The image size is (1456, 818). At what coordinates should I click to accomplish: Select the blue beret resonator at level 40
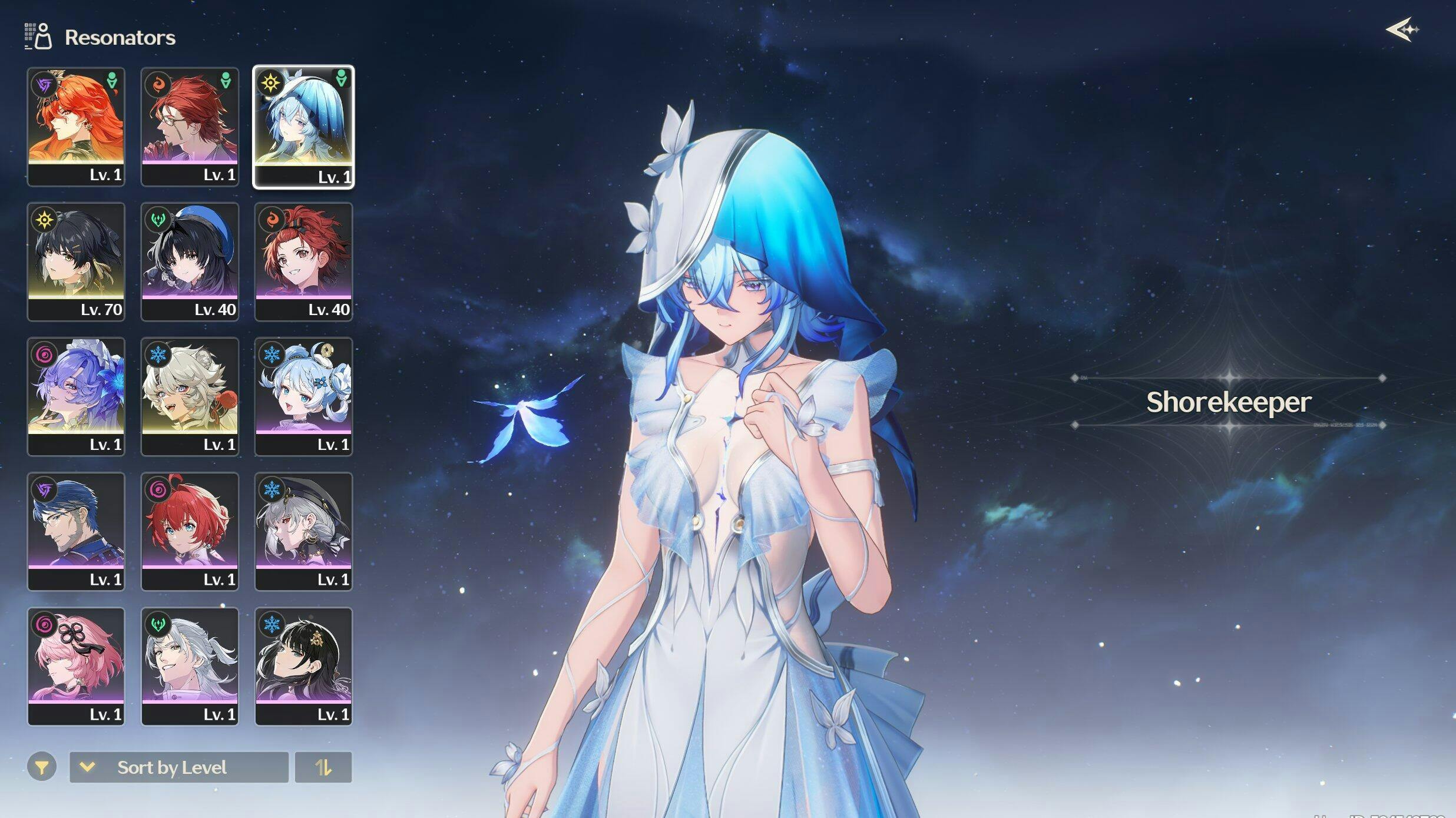(190, 261)
